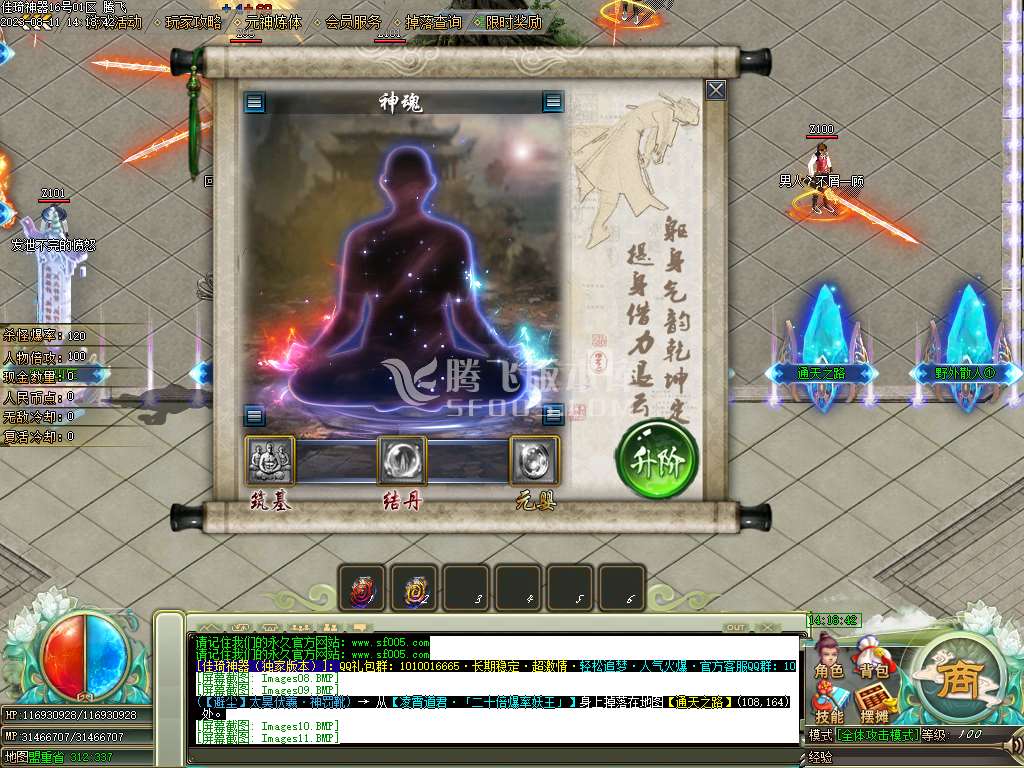Open the 元神炼体 menu
Image resolution: width=1024 pixels, height=768 pixels.
click(273, 22)
